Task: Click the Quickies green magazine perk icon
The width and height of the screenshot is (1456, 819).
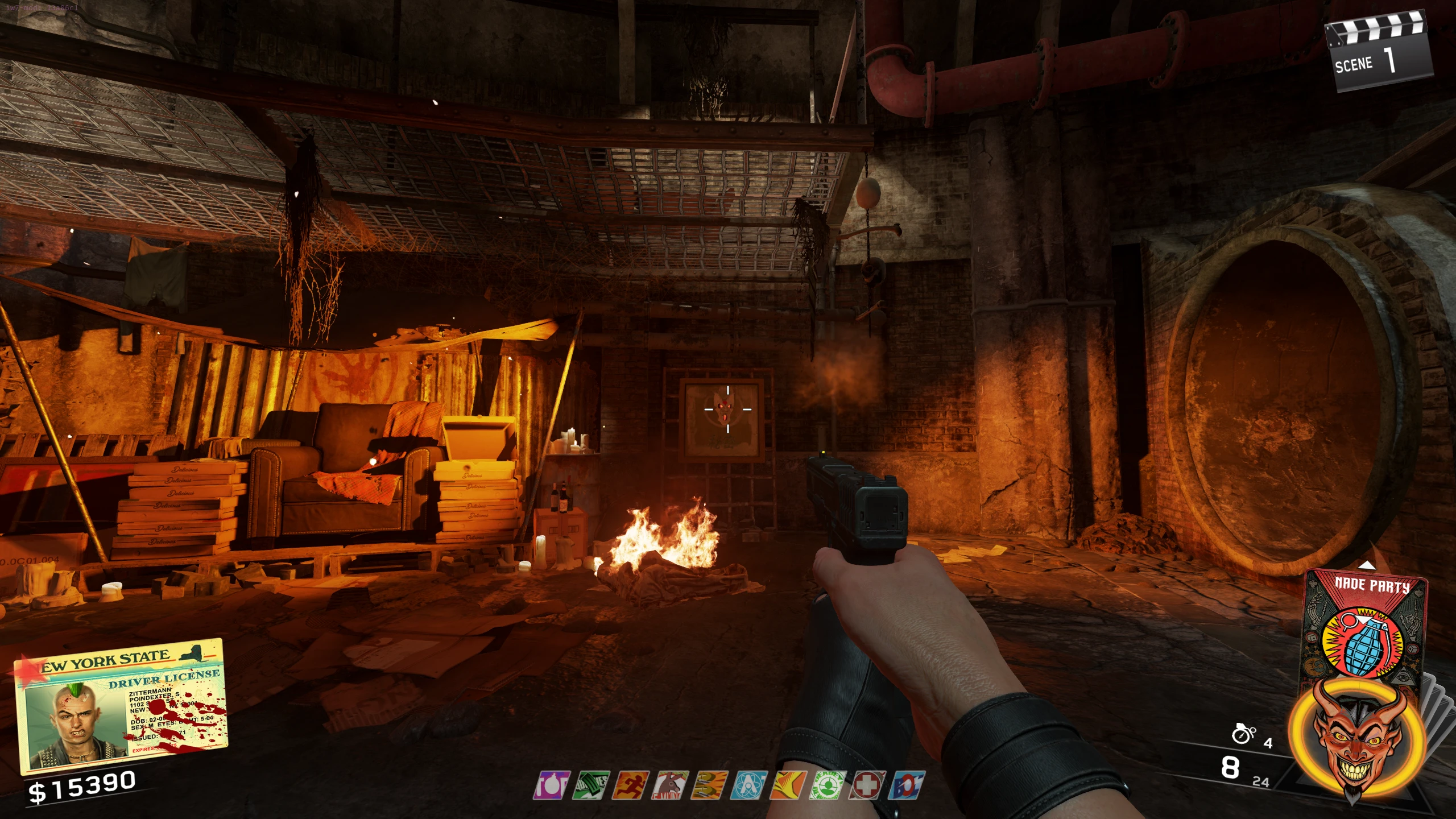Action: pos(591,785)
